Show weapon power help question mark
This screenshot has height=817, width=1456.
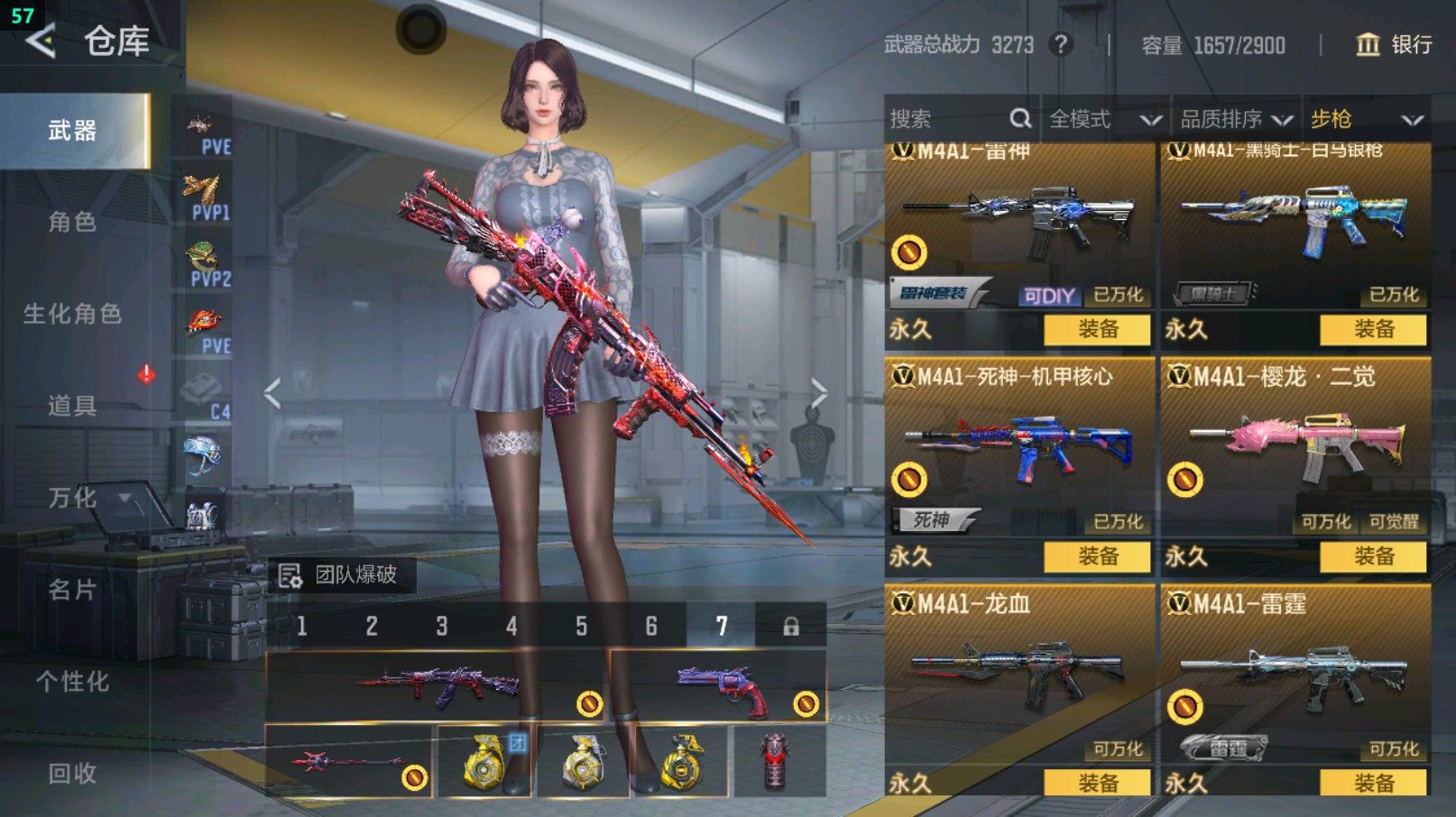(1061, 44)
